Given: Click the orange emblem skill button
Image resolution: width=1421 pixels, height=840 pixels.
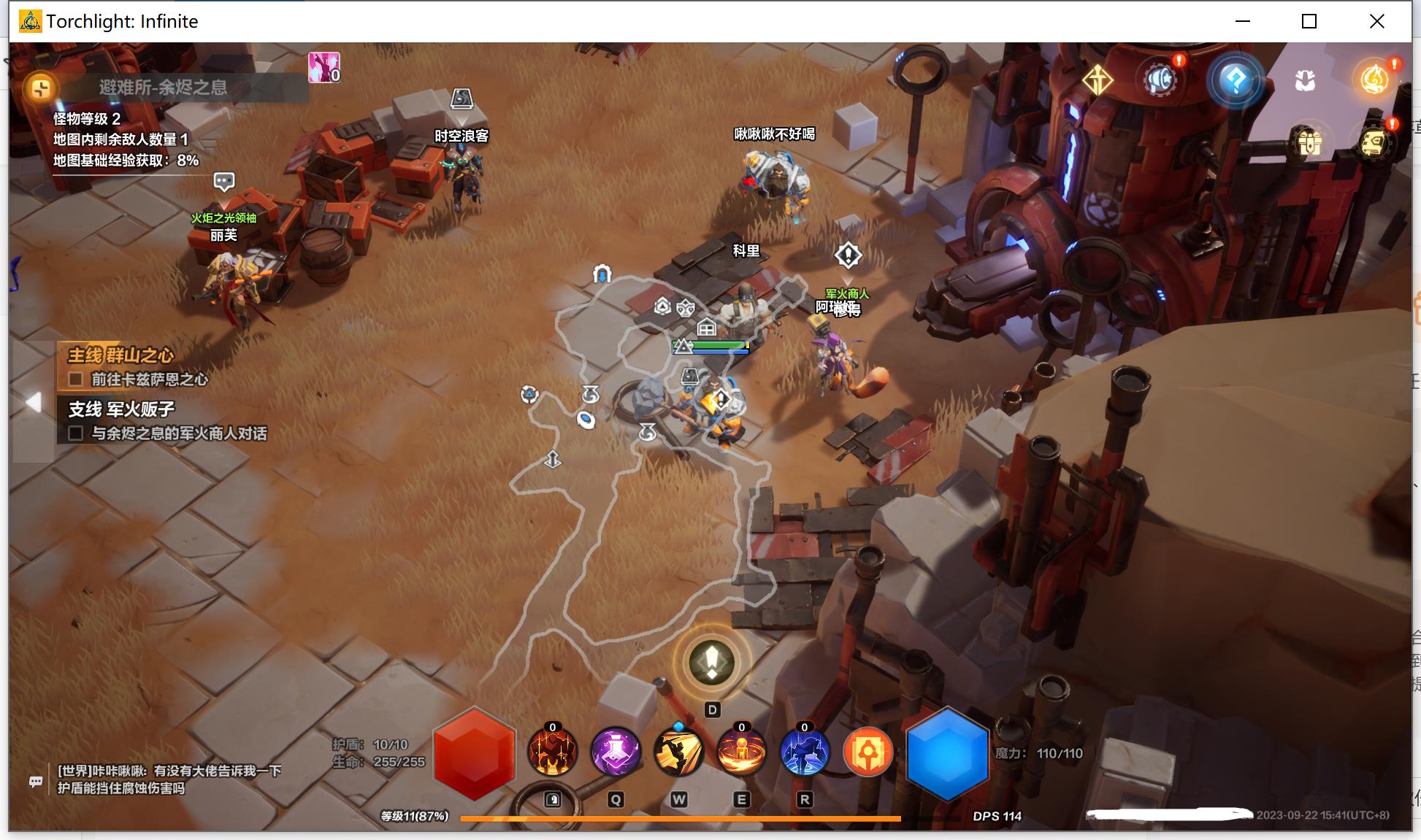Looking at the screenshot, I should [x=868, y=752].
